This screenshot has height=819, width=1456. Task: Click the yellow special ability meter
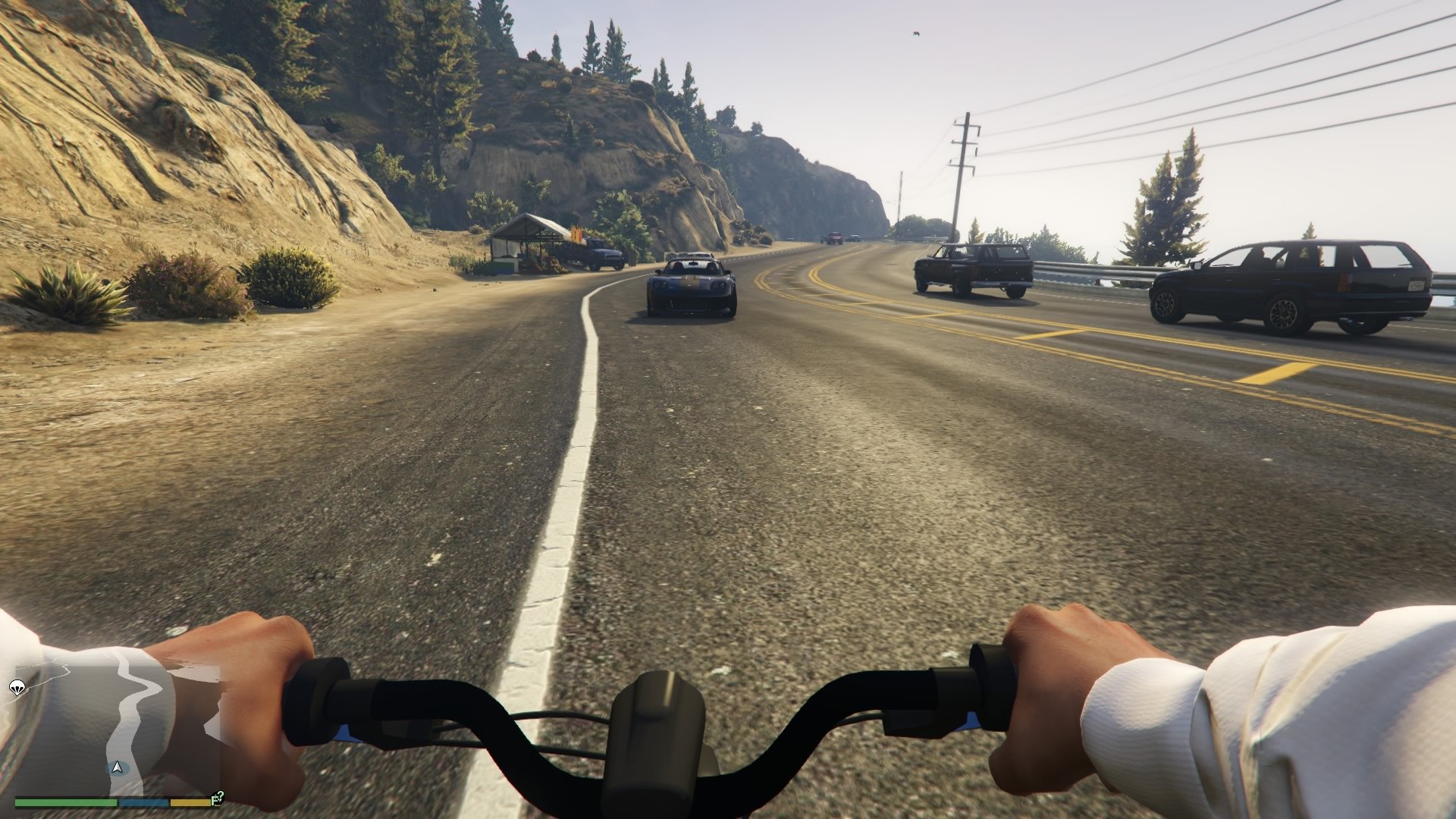click(190, 802)
